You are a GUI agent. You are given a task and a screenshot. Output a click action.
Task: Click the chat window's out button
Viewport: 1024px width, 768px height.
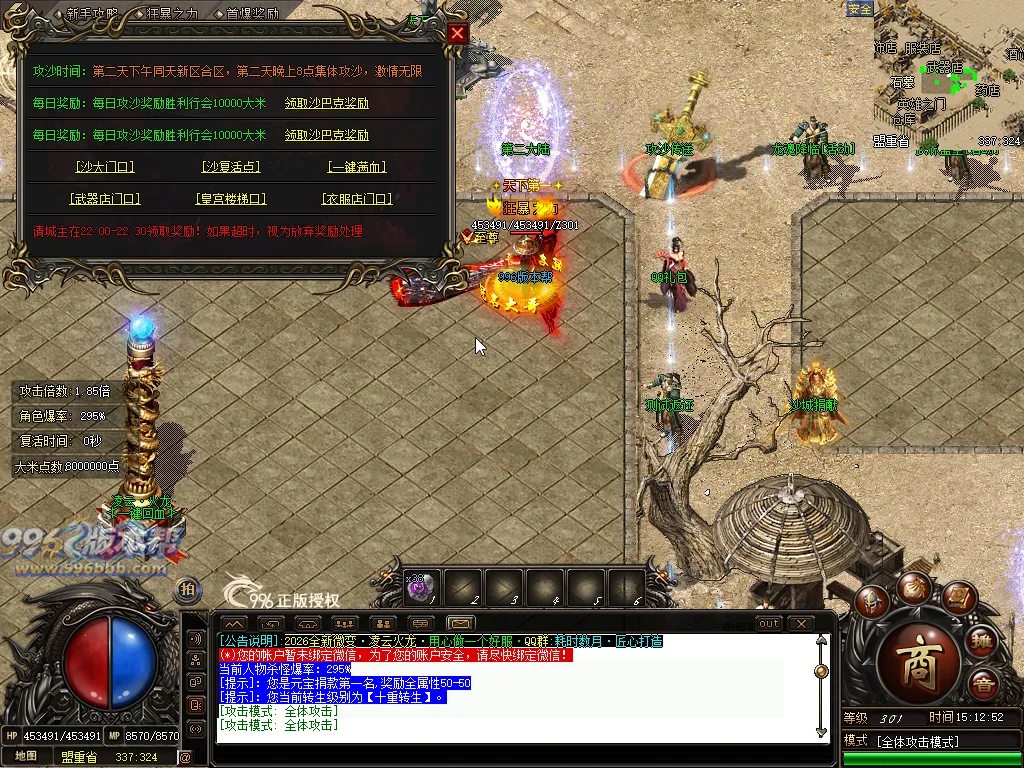pyautogui.click(x=768, y=623)
